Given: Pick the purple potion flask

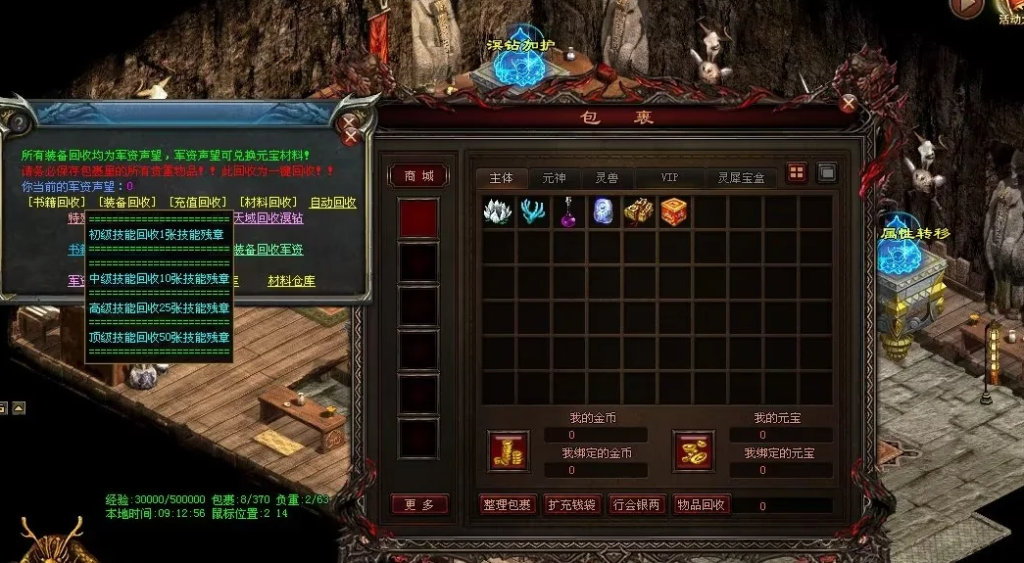Looking at the screenshot, I should (x=569, y=211).
